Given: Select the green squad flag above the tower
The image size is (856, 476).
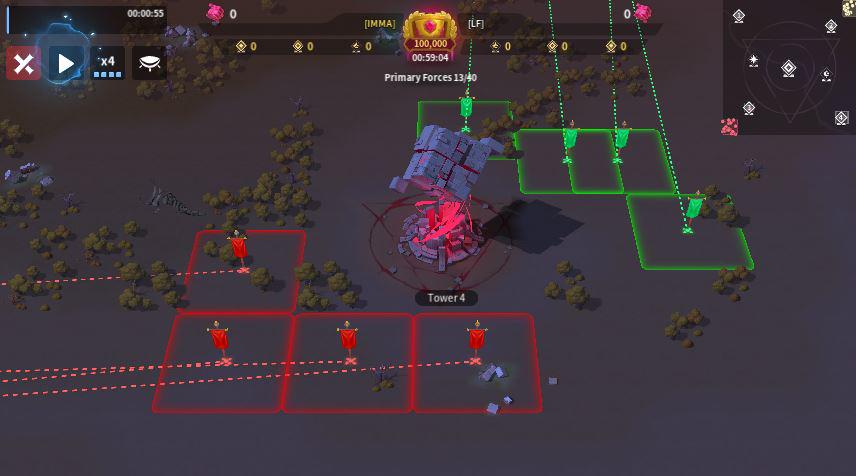Looking at the screenshot, I should (x=466, y=107).
